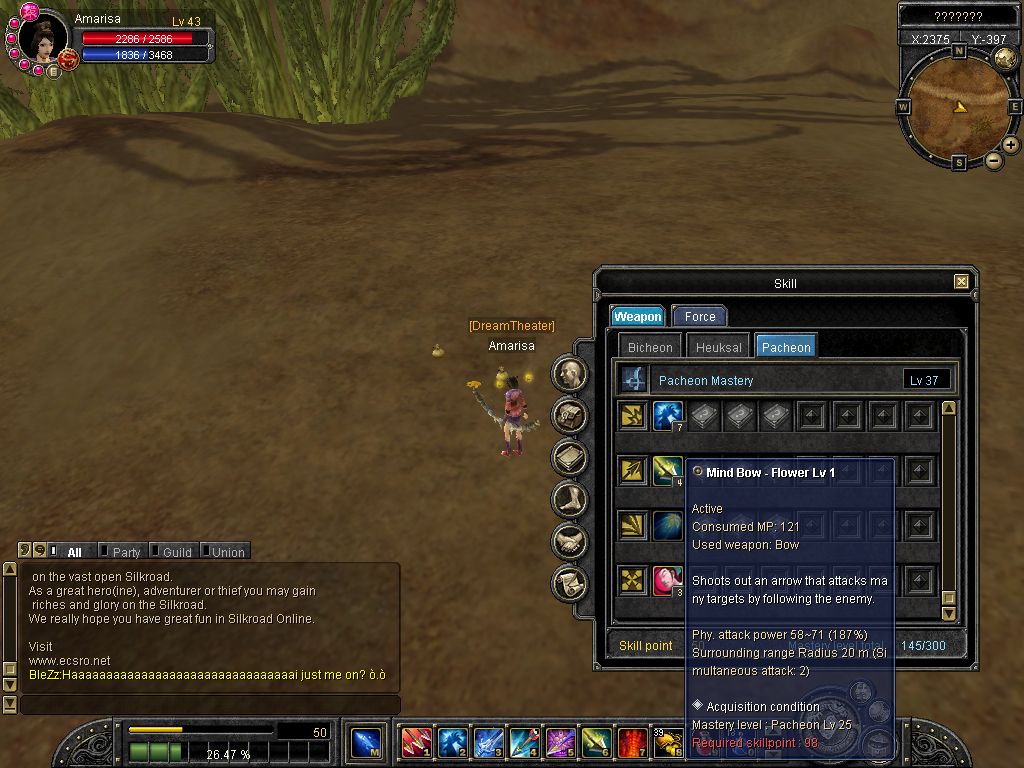The height and width of the screenshot is (768, 1024).
Task: Close the Skill window
Action: tap(961, 282)
